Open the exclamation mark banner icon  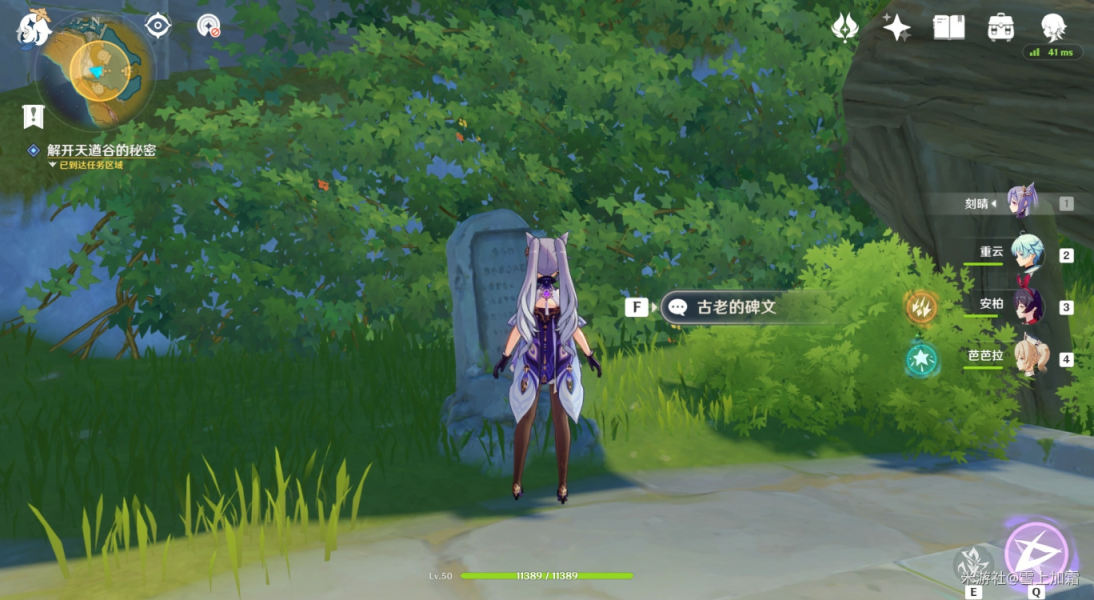pos(34,116)
